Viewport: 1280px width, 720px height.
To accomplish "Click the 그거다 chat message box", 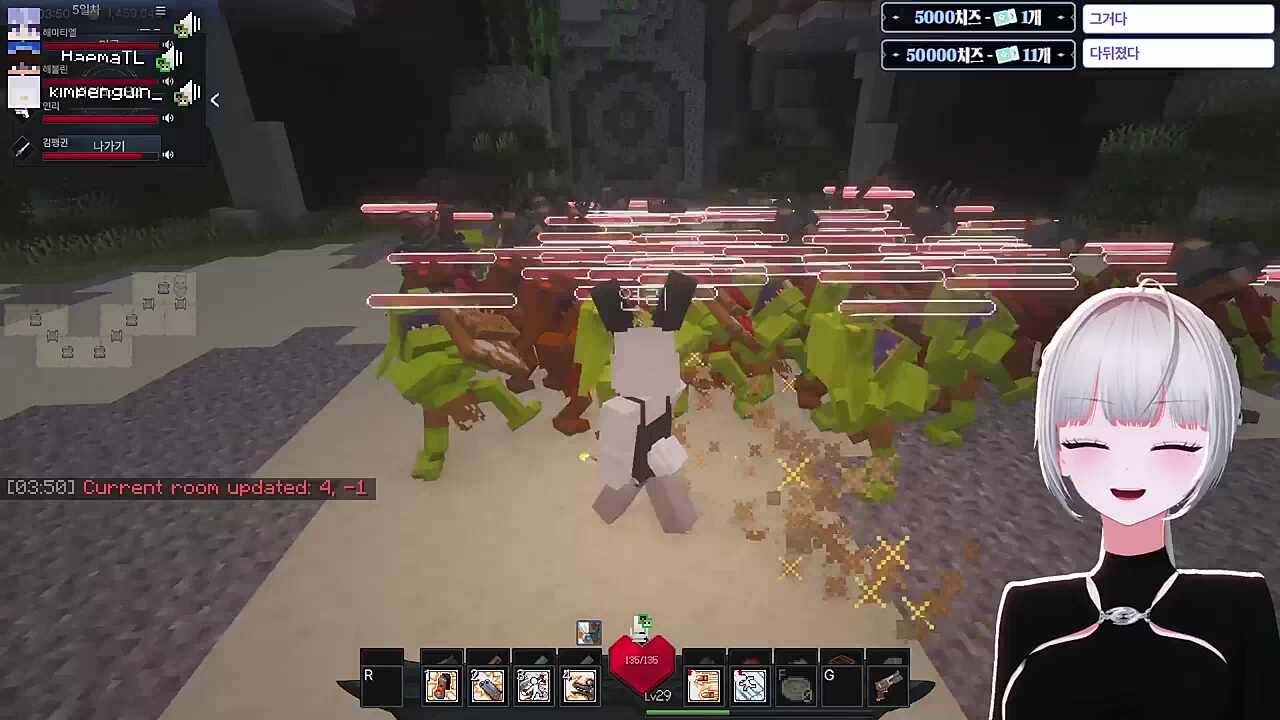I will tap(1177, 19).
